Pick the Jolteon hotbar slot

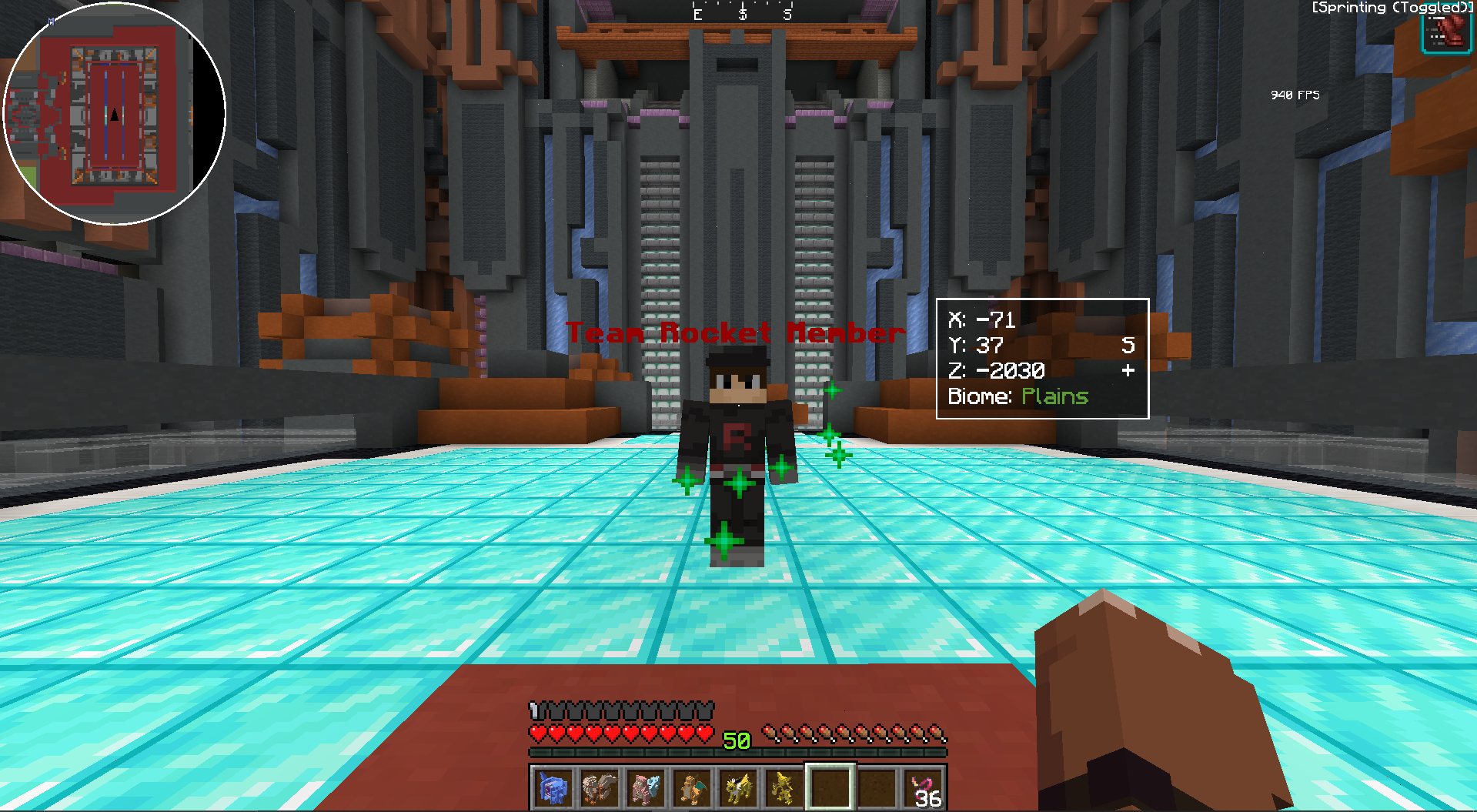click(x=738, y=787)
